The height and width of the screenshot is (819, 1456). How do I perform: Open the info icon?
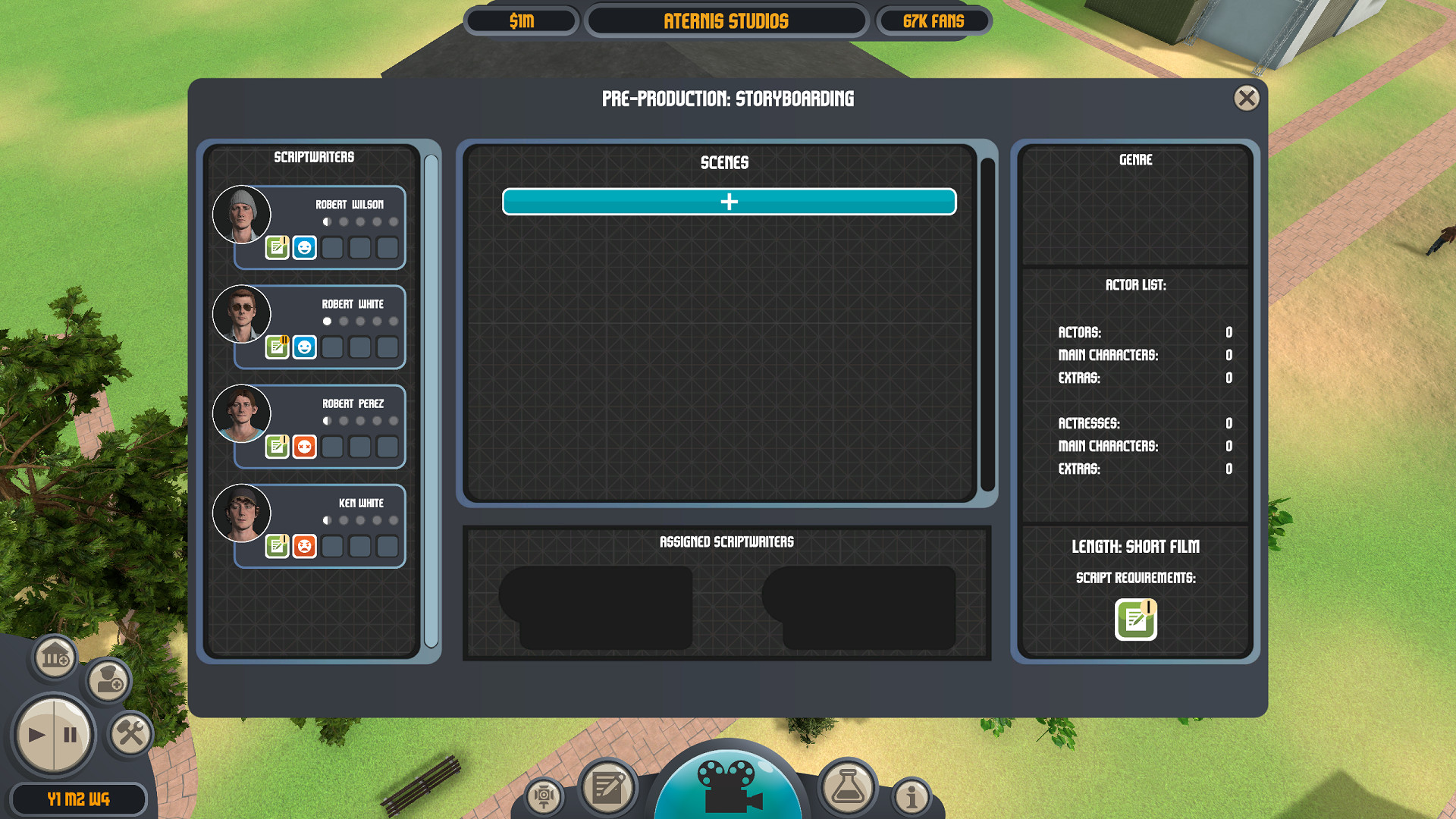coord(911,797)
